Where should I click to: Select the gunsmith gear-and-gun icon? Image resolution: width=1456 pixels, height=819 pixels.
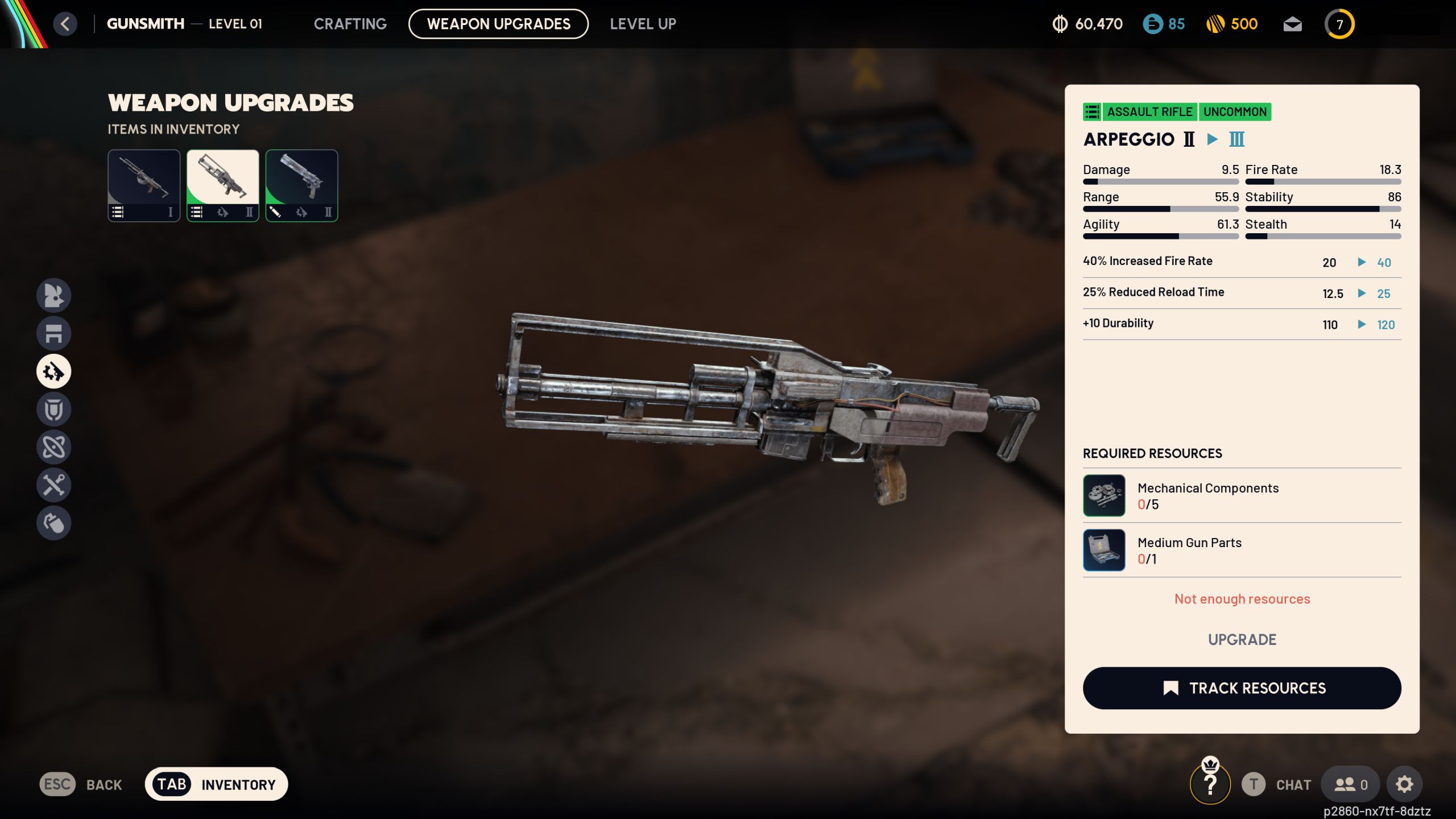pyautogui.click(x=54, y=371)
